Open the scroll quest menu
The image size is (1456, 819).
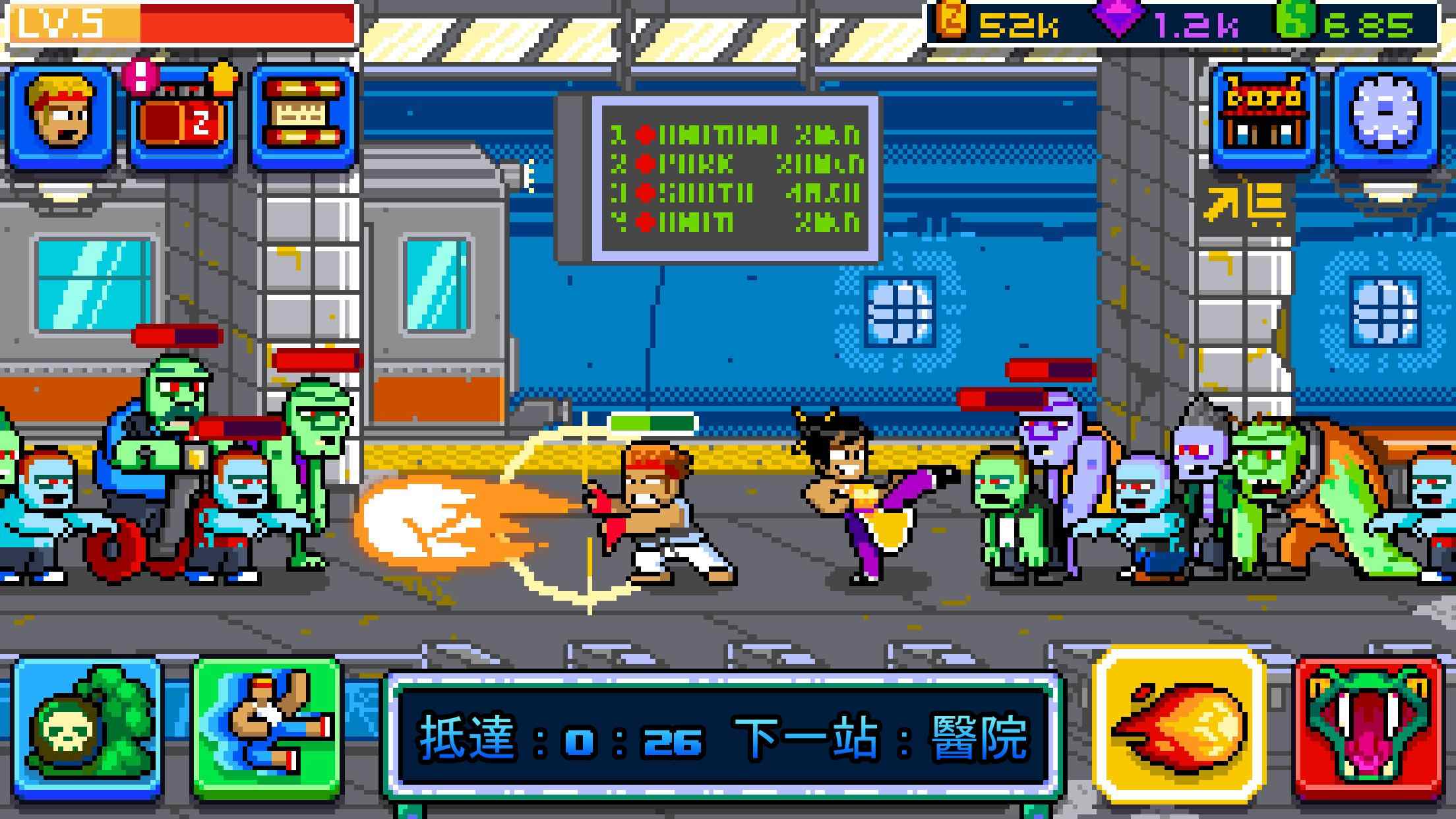point(303,117)
